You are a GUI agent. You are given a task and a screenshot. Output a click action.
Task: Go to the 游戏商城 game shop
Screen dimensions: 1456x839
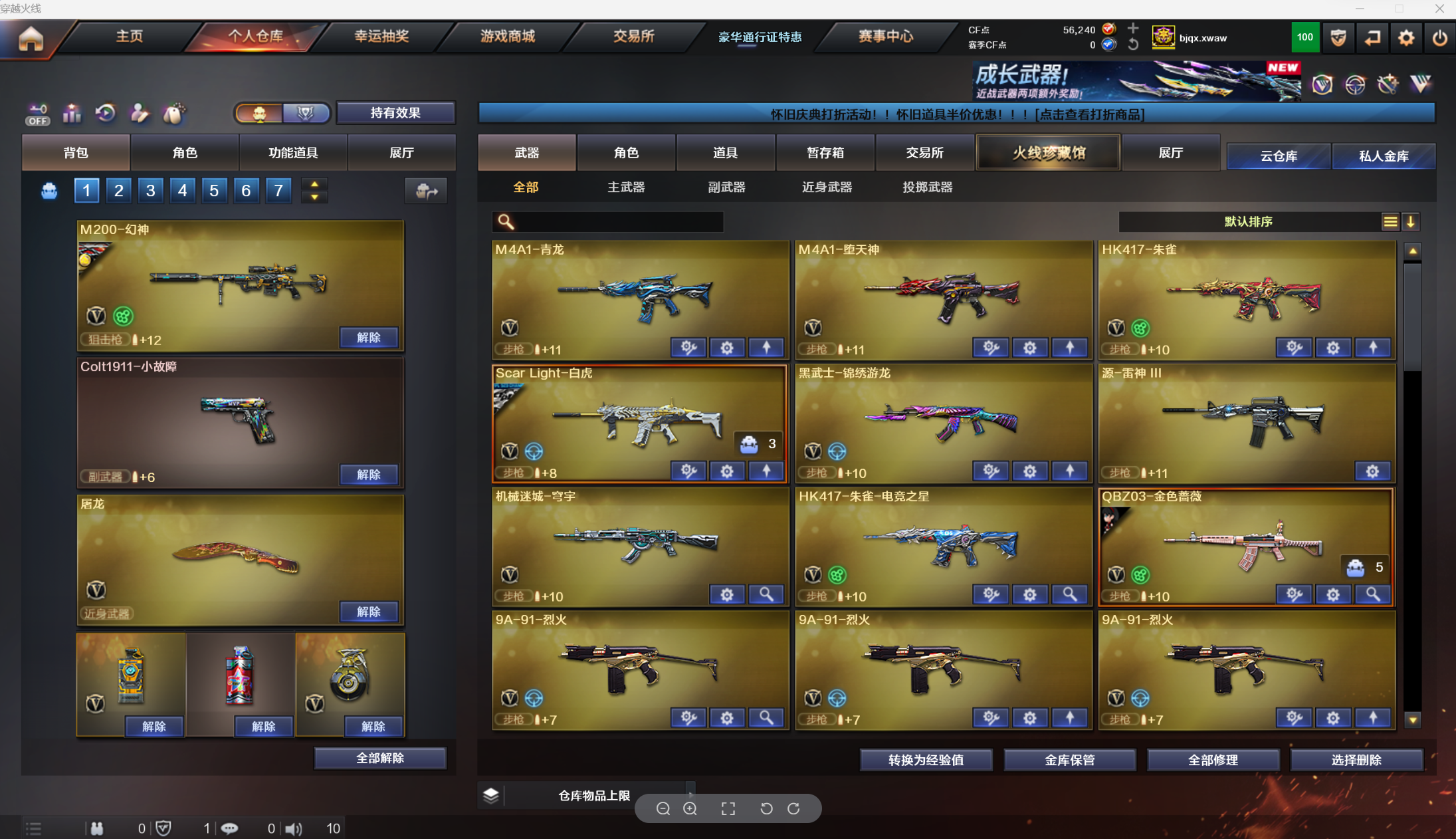coord(508,37)
